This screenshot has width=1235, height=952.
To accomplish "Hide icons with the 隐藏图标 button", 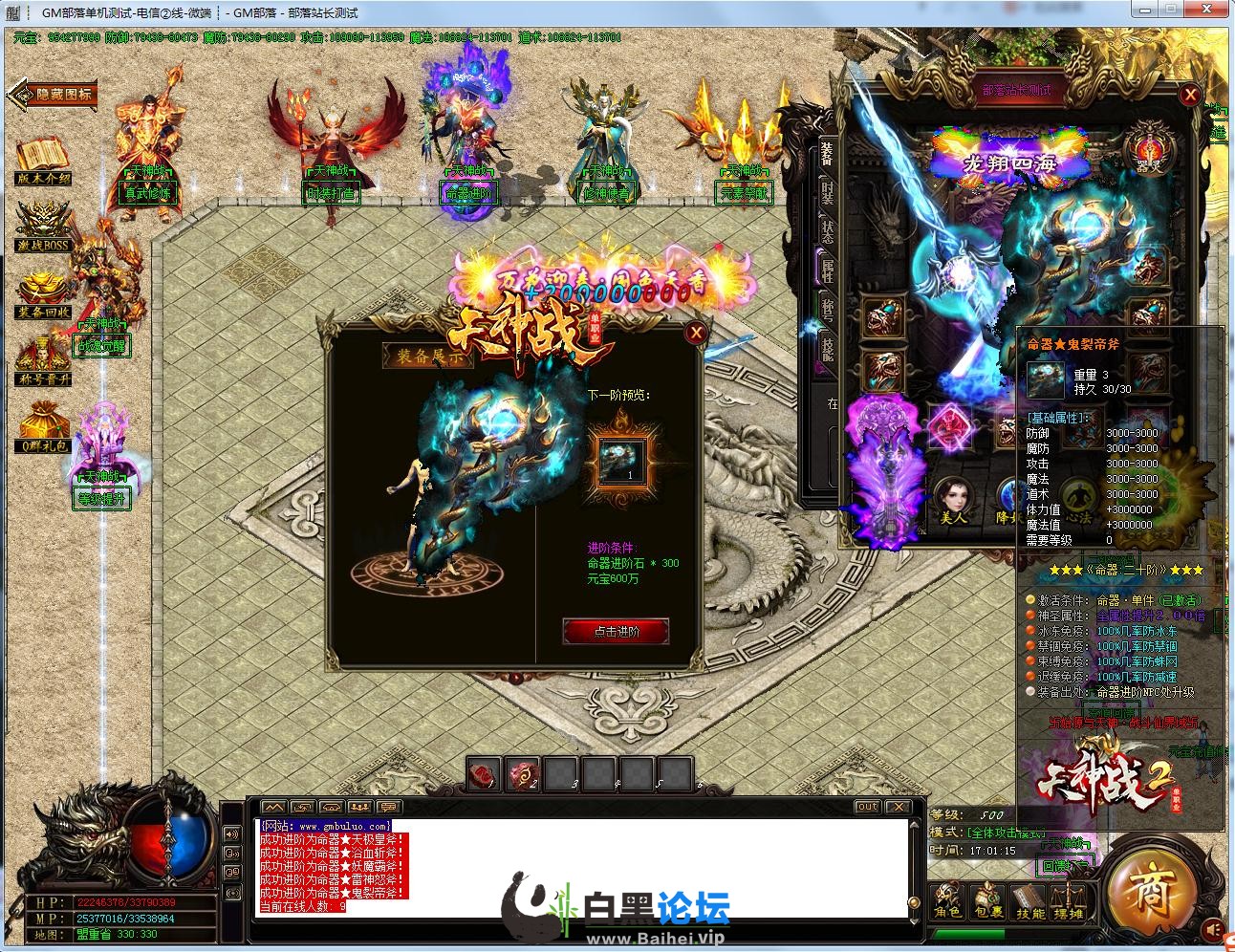I will click(54, 95).
